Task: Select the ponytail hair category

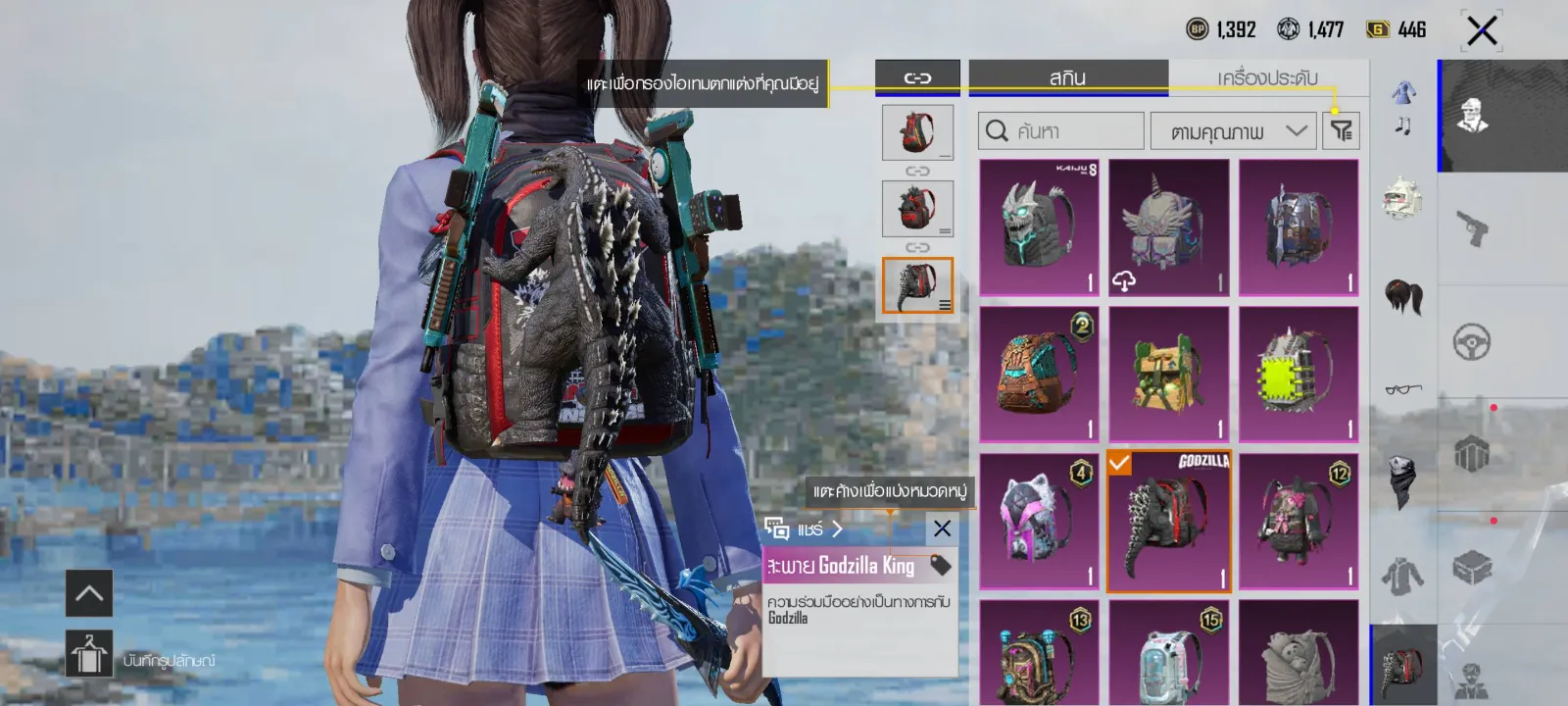Action: (x=1403, y=295)
